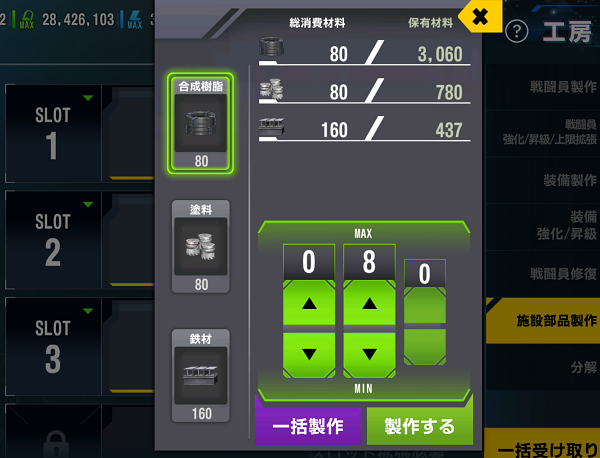The width and height of the screenshot is (600, 458).
Task: Confirm crafting with 製作する button
Action: (419, 426)
